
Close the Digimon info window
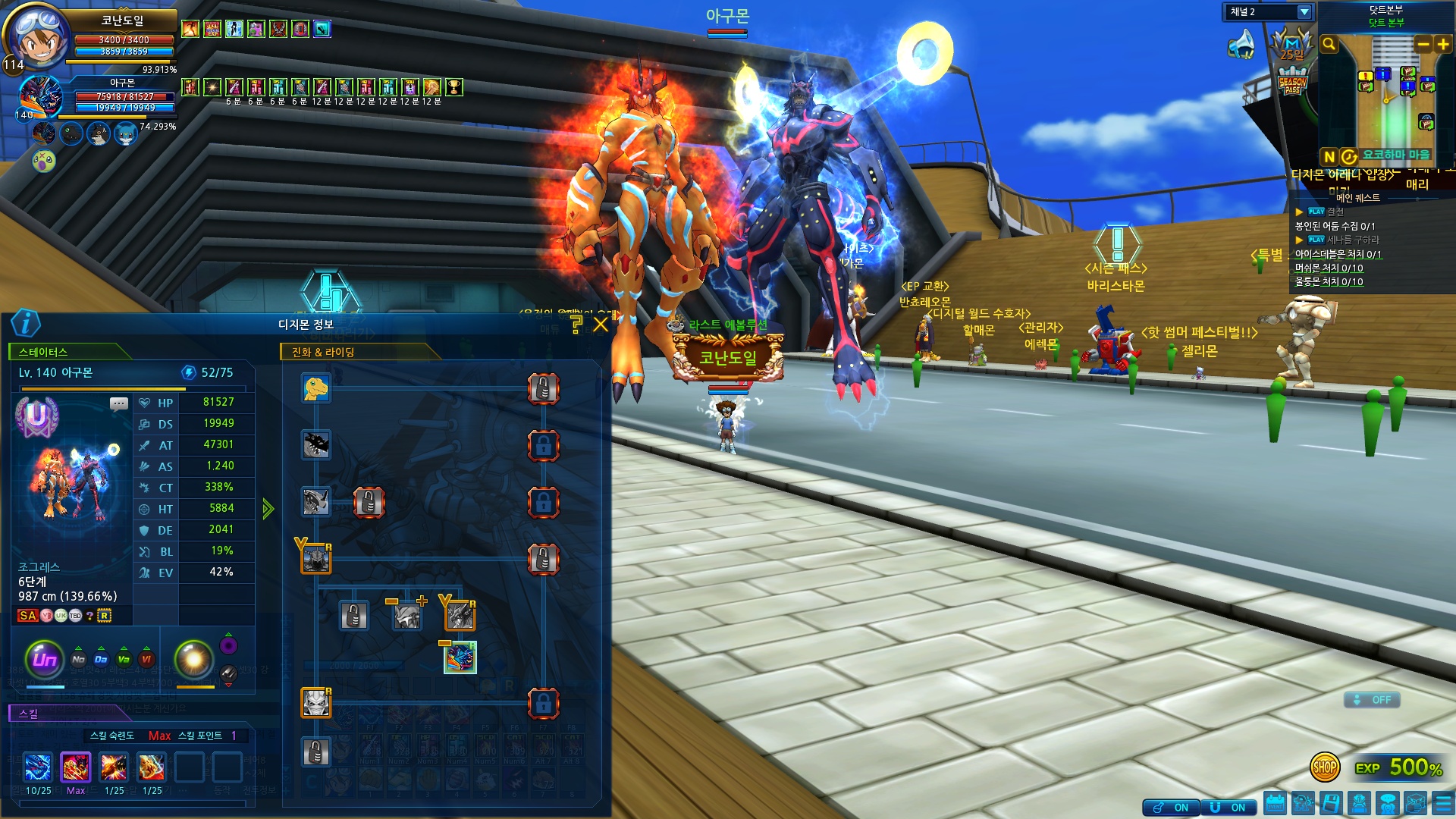click(x=601, y=325)
